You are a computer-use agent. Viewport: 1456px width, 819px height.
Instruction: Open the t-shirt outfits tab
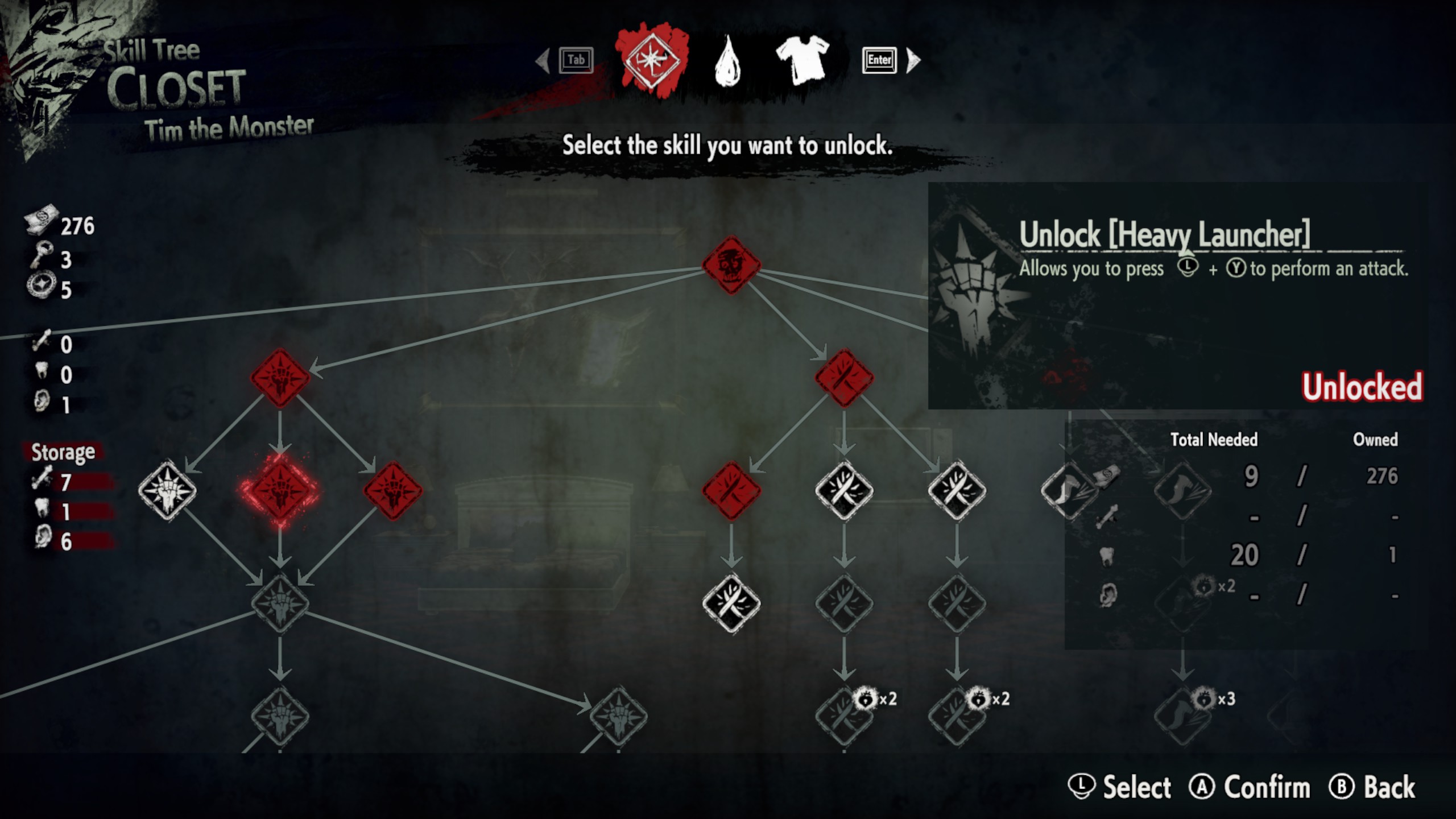click(803, 59)
